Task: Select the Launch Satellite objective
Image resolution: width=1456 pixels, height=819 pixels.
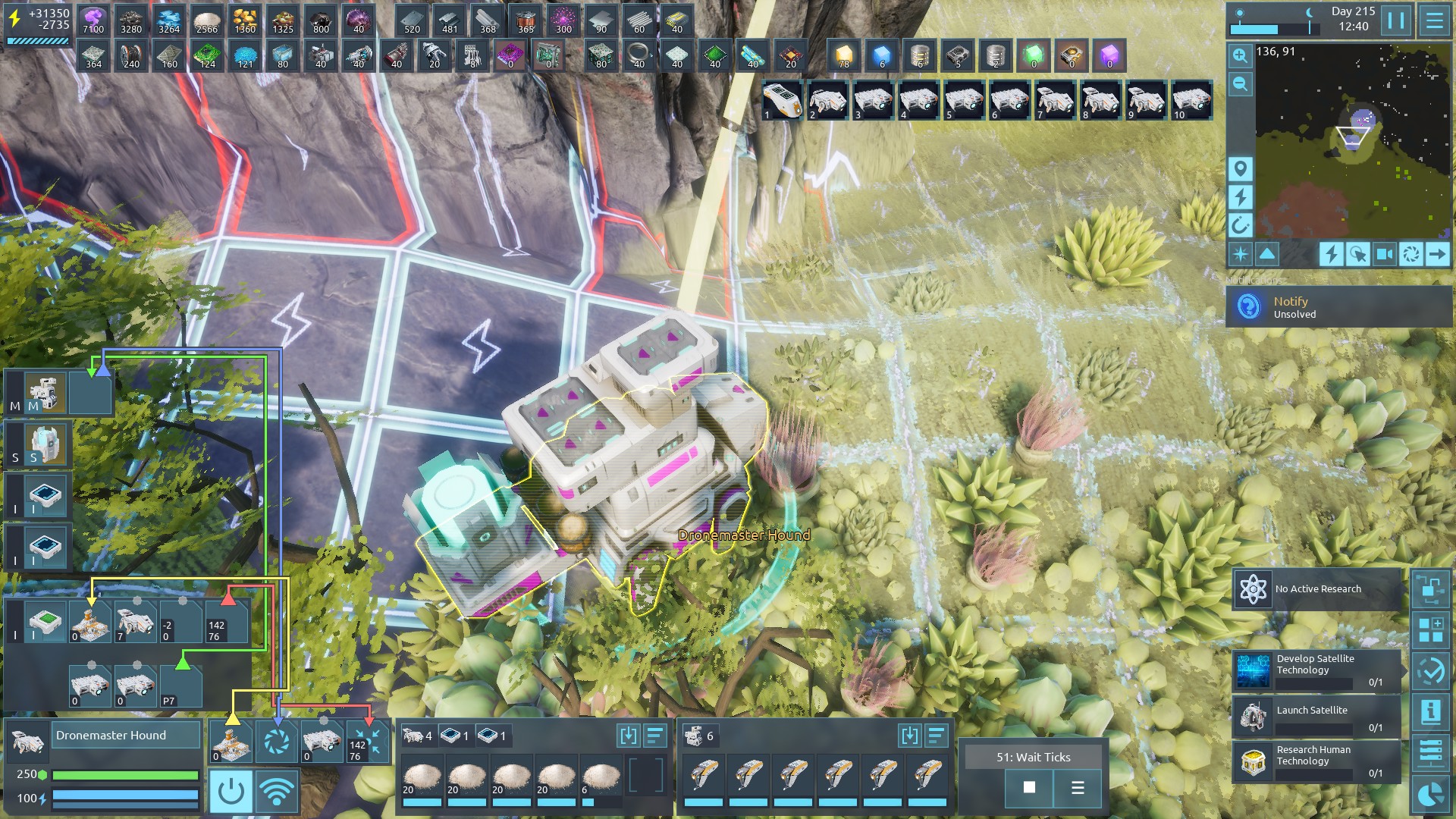Action: 1317,716
